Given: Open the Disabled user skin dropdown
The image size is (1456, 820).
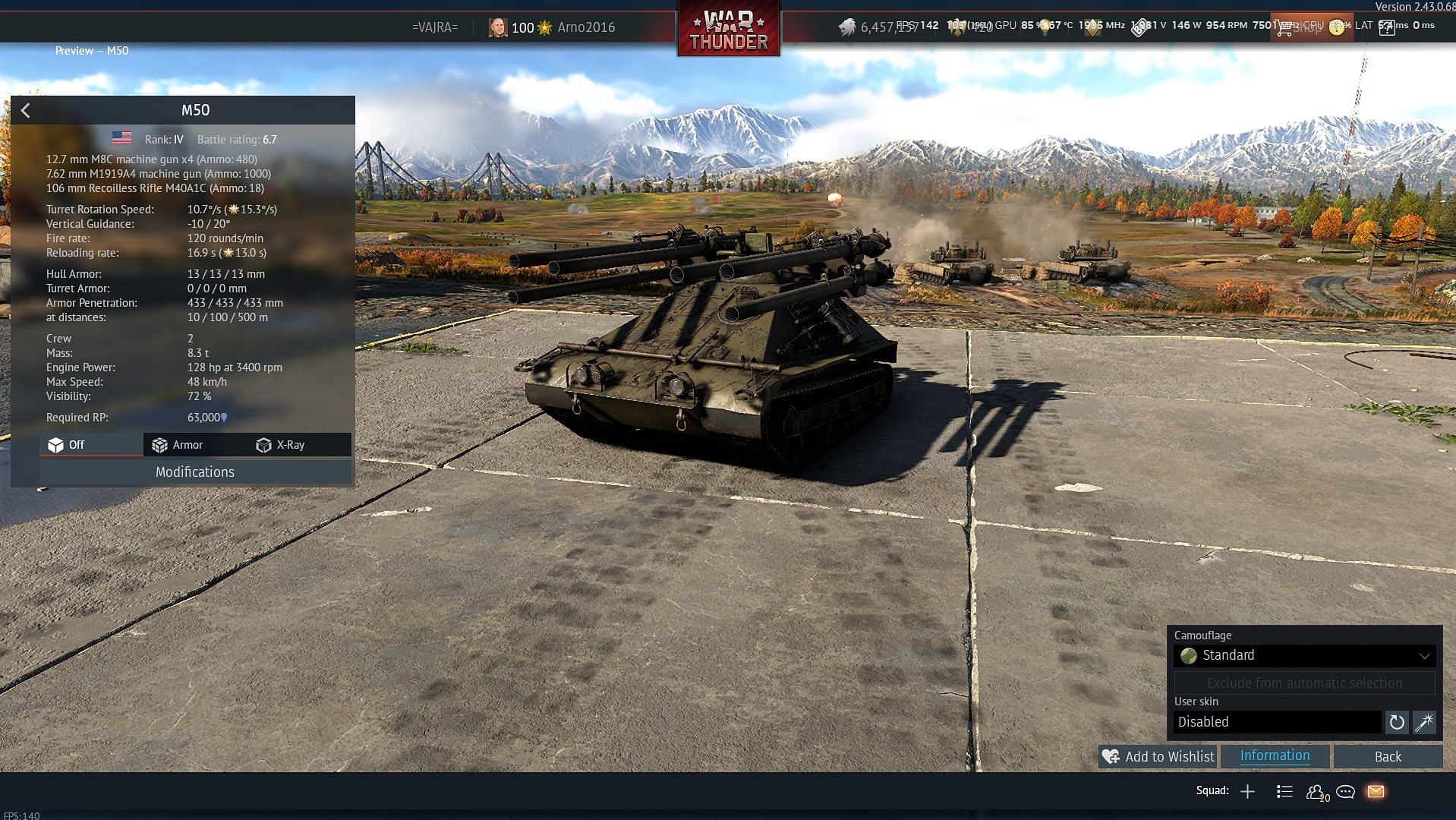Looking at the screenshot, I should (1277, 722).
